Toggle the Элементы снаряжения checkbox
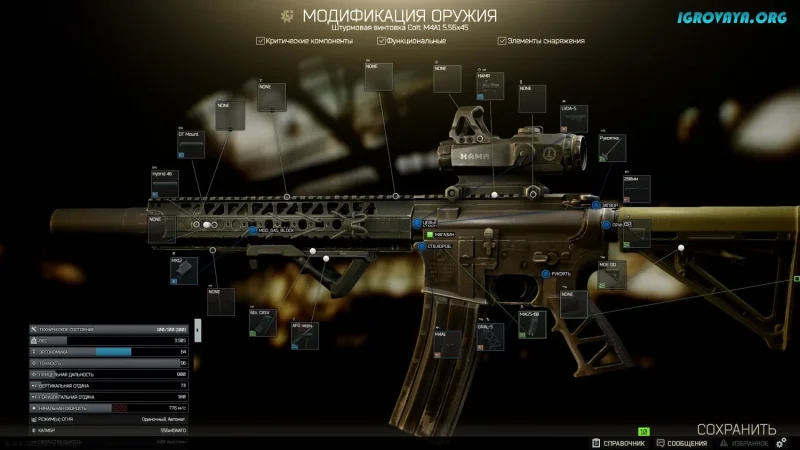Image resolution: width=800 pixels, height=450 pixels. click(501, 41)
